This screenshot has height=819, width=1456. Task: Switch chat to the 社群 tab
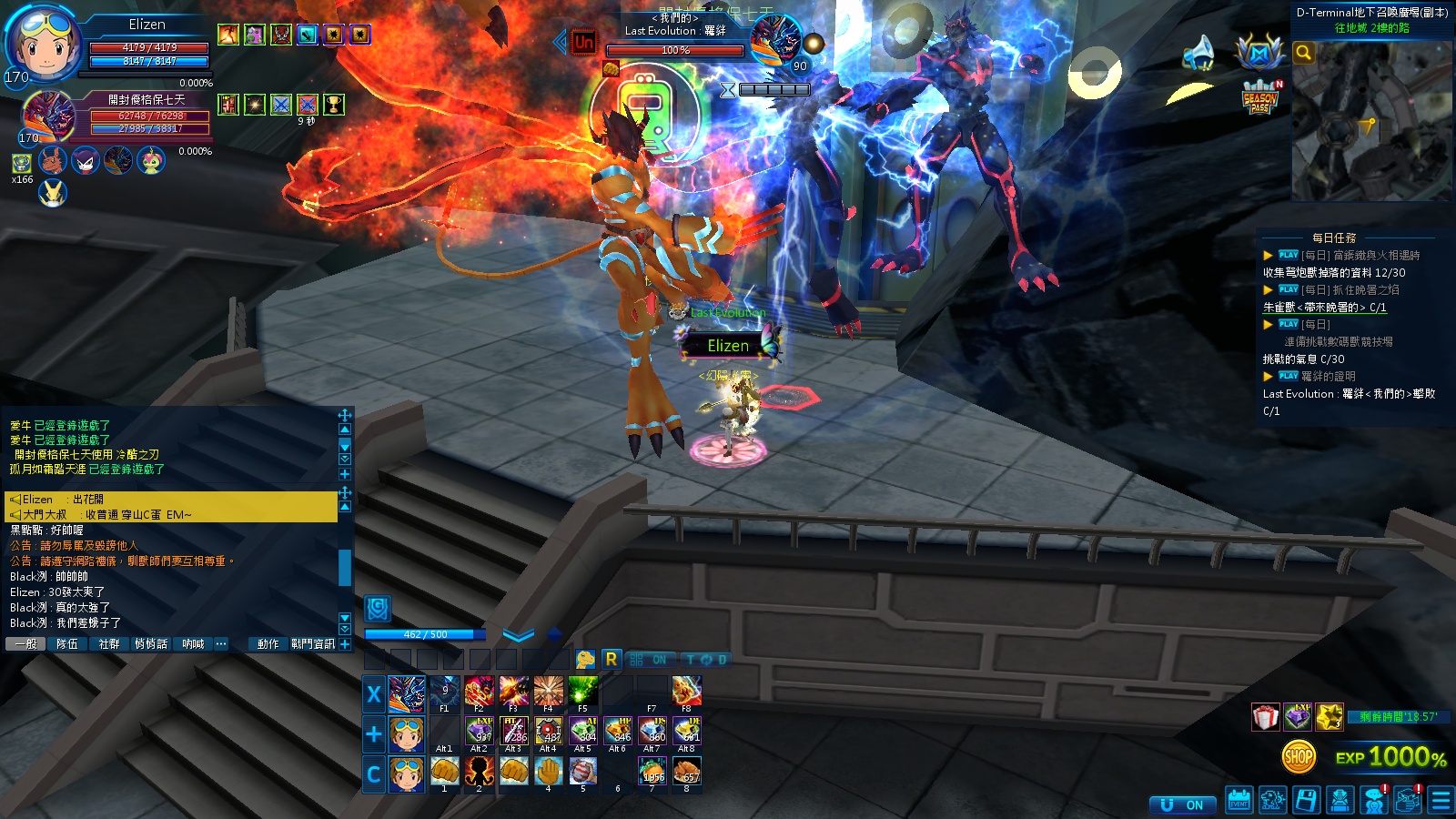click(x=109, y=643)
